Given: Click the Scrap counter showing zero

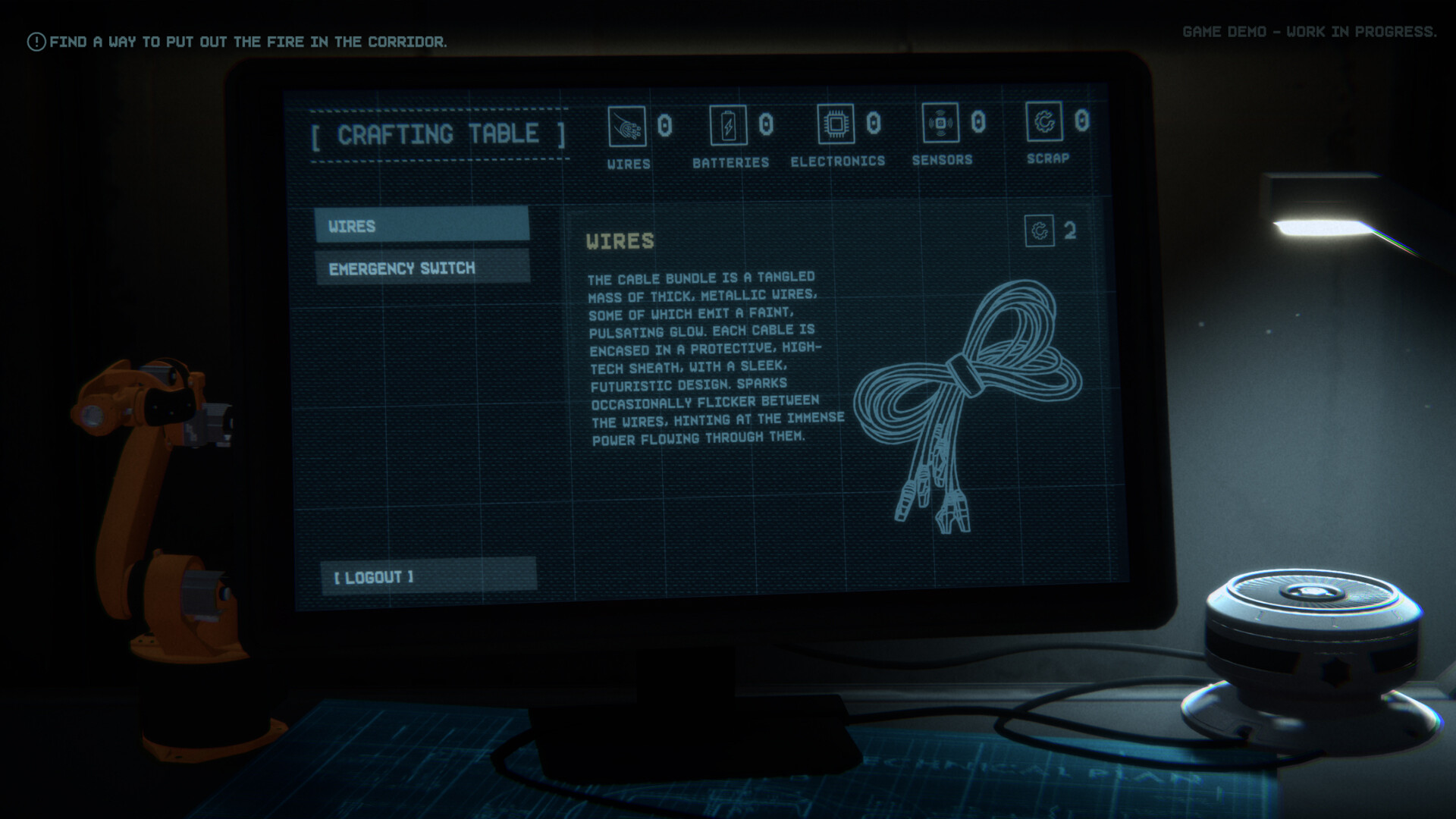Looking at the screenshot, I should click(x=1082, y=120).
